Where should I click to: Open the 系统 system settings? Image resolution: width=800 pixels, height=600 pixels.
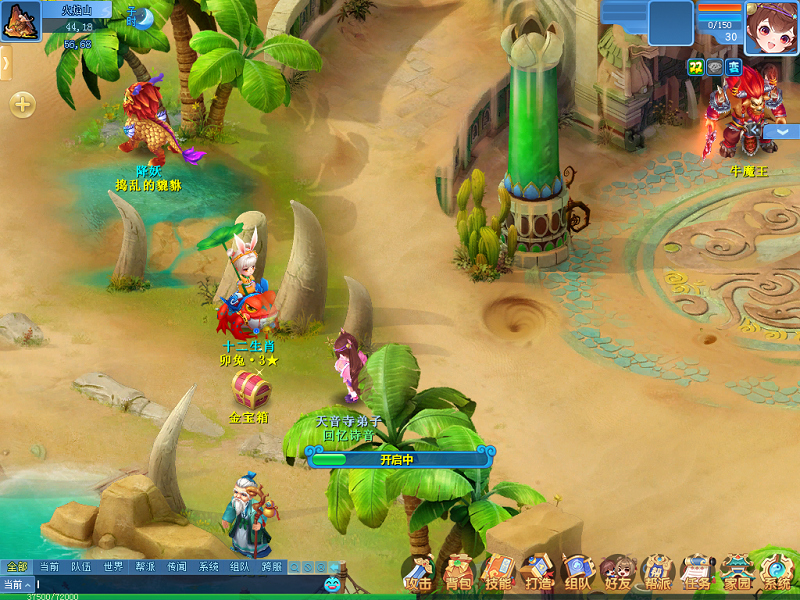pyautogui.click(x=776, y=573)
